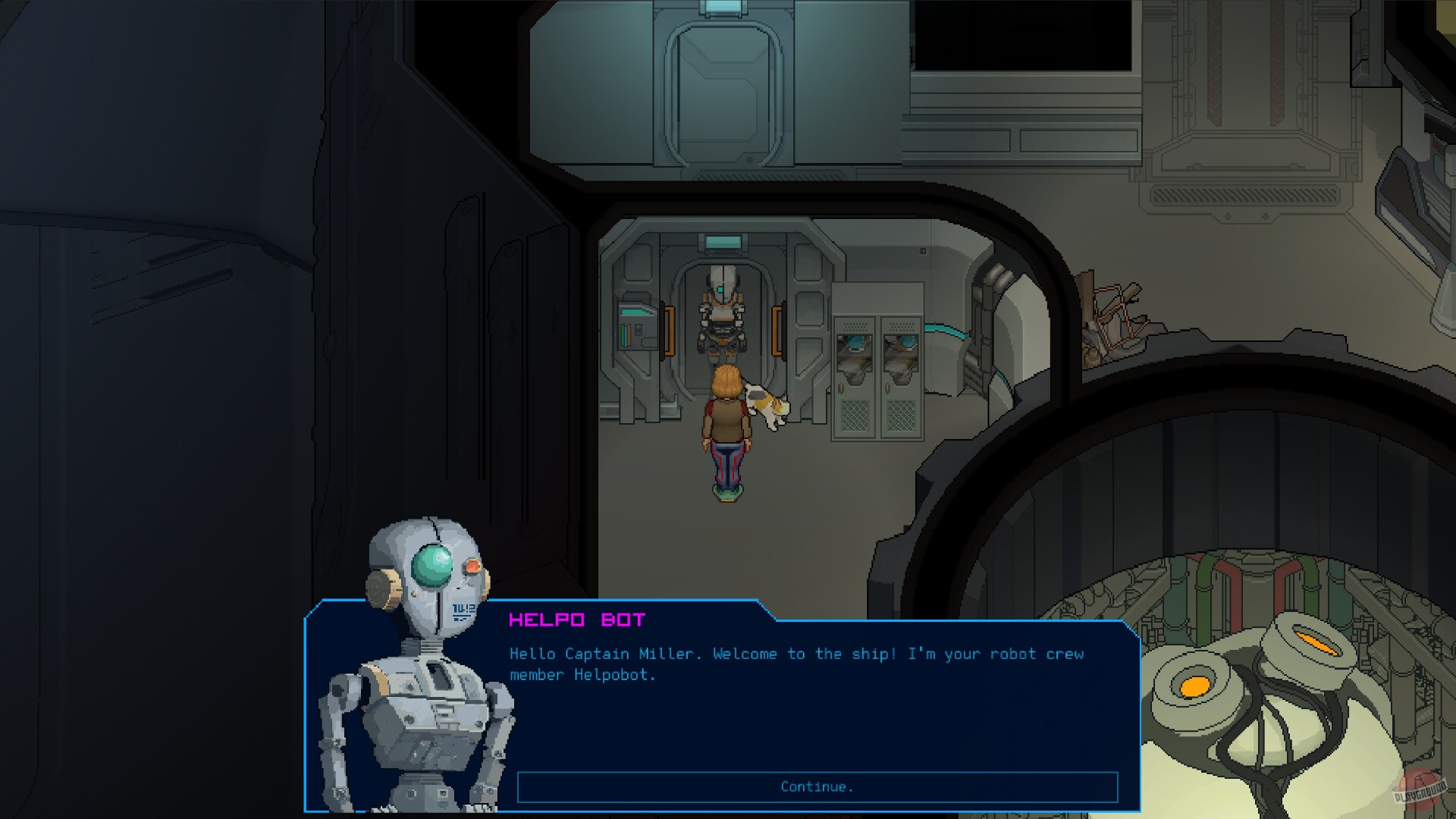
Task: Select the HELPO BOT name label
Action: pos(578,620)
